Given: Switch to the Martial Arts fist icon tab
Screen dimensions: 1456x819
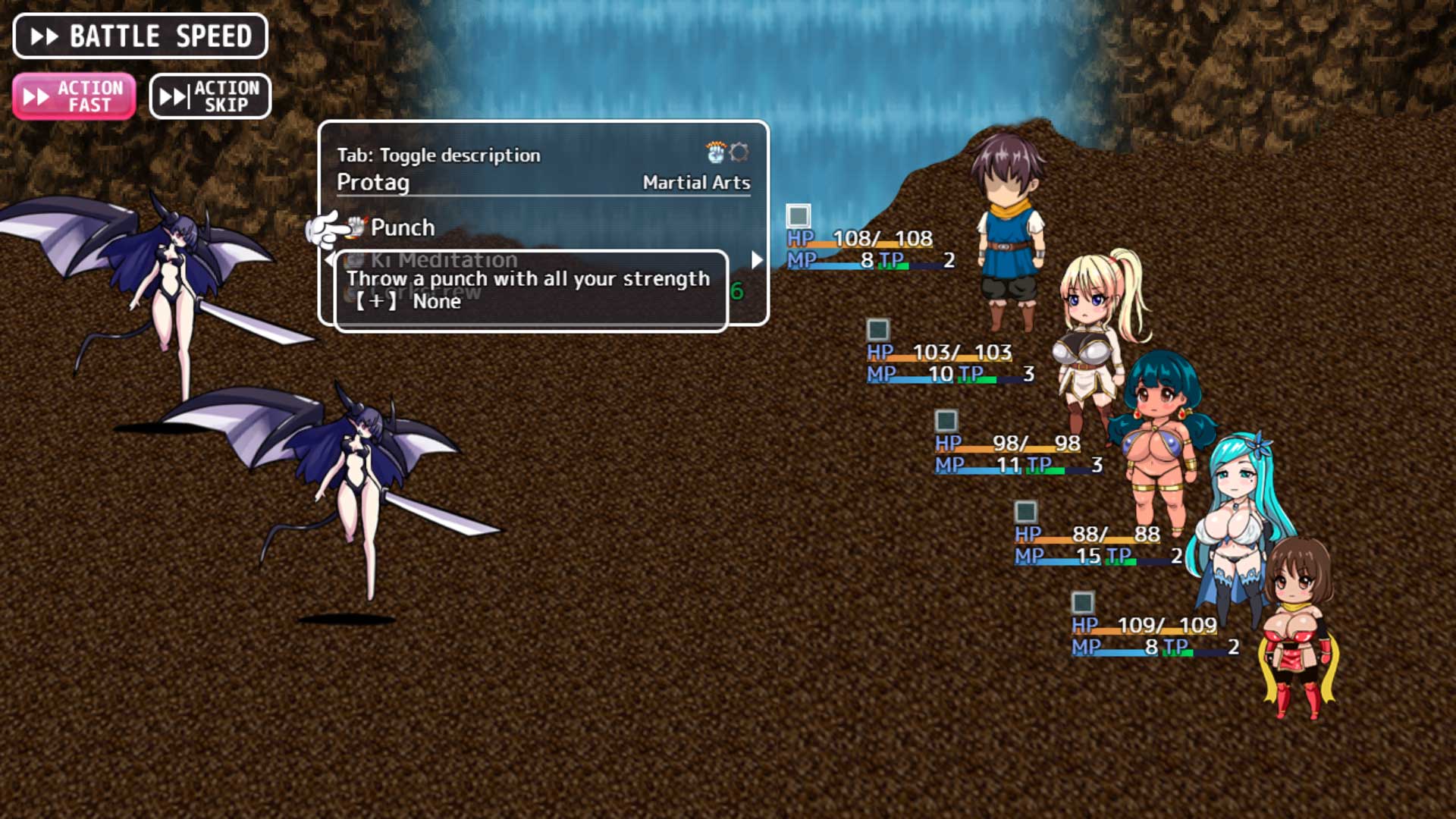Looking at the screenshot, I should point(715,152).
